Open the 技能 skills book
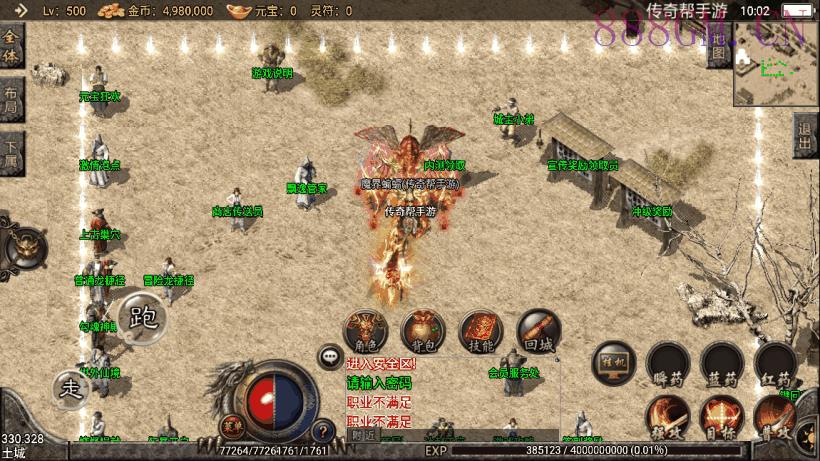Viewport: 820px width, 461px height. click(481, 331)
